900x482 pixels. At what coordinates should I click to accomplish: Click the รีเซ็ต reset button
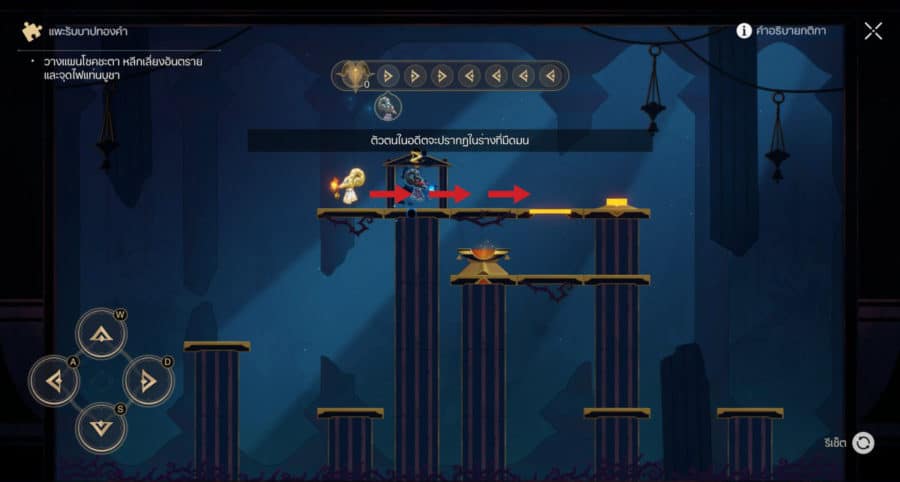(x=863, y=443)
